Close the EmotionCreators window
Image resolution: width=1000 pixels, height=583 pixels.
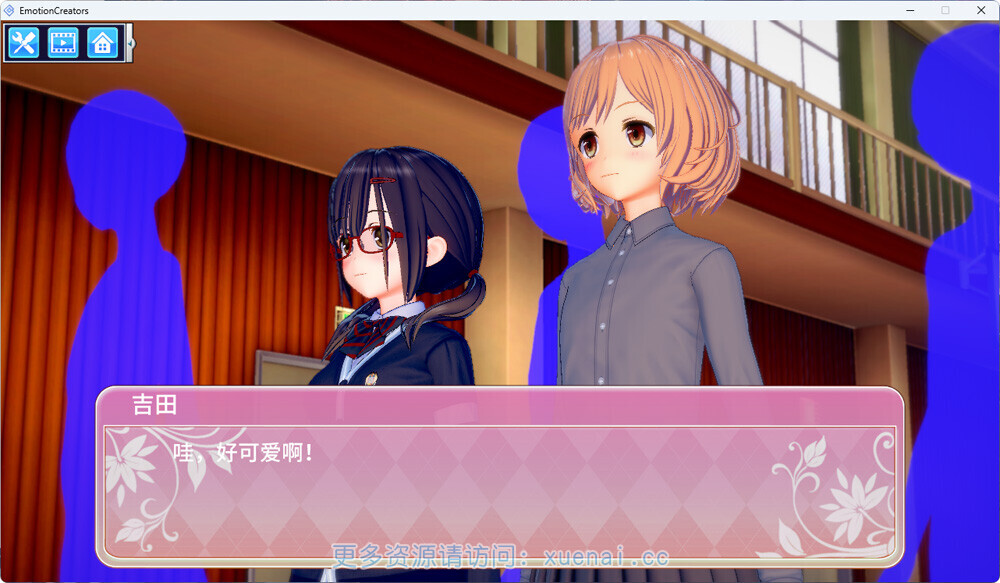[979, 10]
